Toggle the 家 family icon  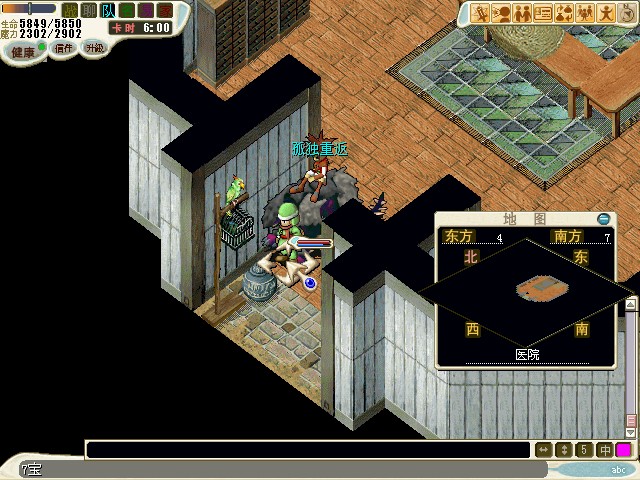tap(165, 10)
